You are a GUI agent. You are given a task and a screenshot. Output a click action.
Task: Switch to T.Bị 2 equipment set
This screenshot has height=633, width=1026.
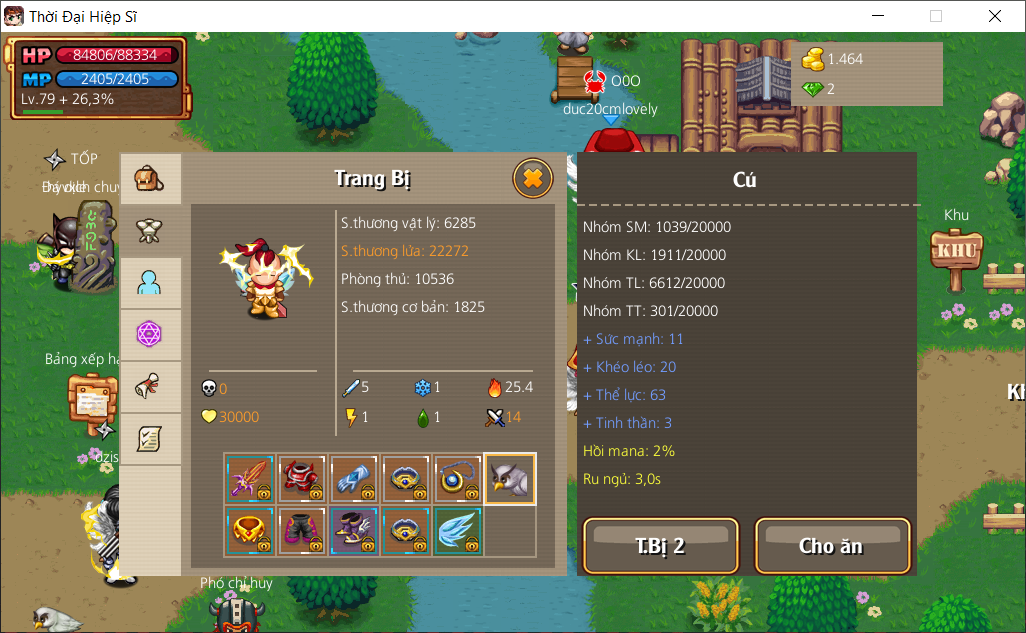point(660,546)
